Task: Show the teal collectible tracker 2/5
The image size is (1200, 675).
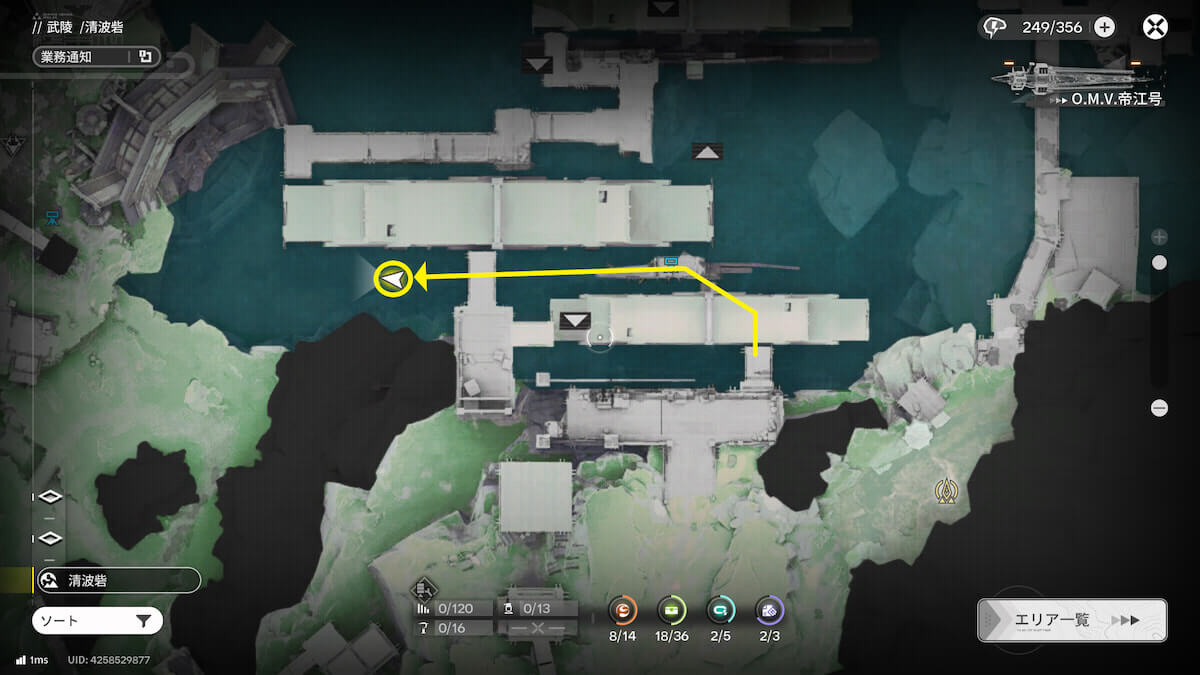Action: pos(720,611)
